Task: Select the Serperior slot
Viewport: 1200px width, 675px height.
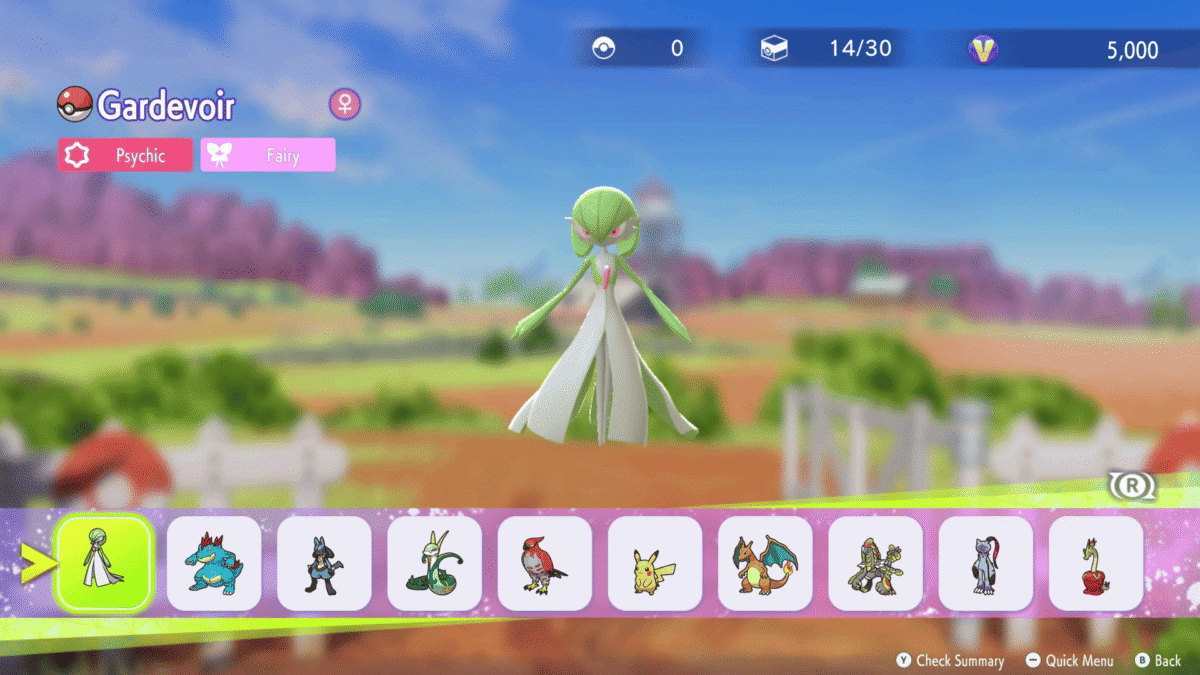Action: 434,563
